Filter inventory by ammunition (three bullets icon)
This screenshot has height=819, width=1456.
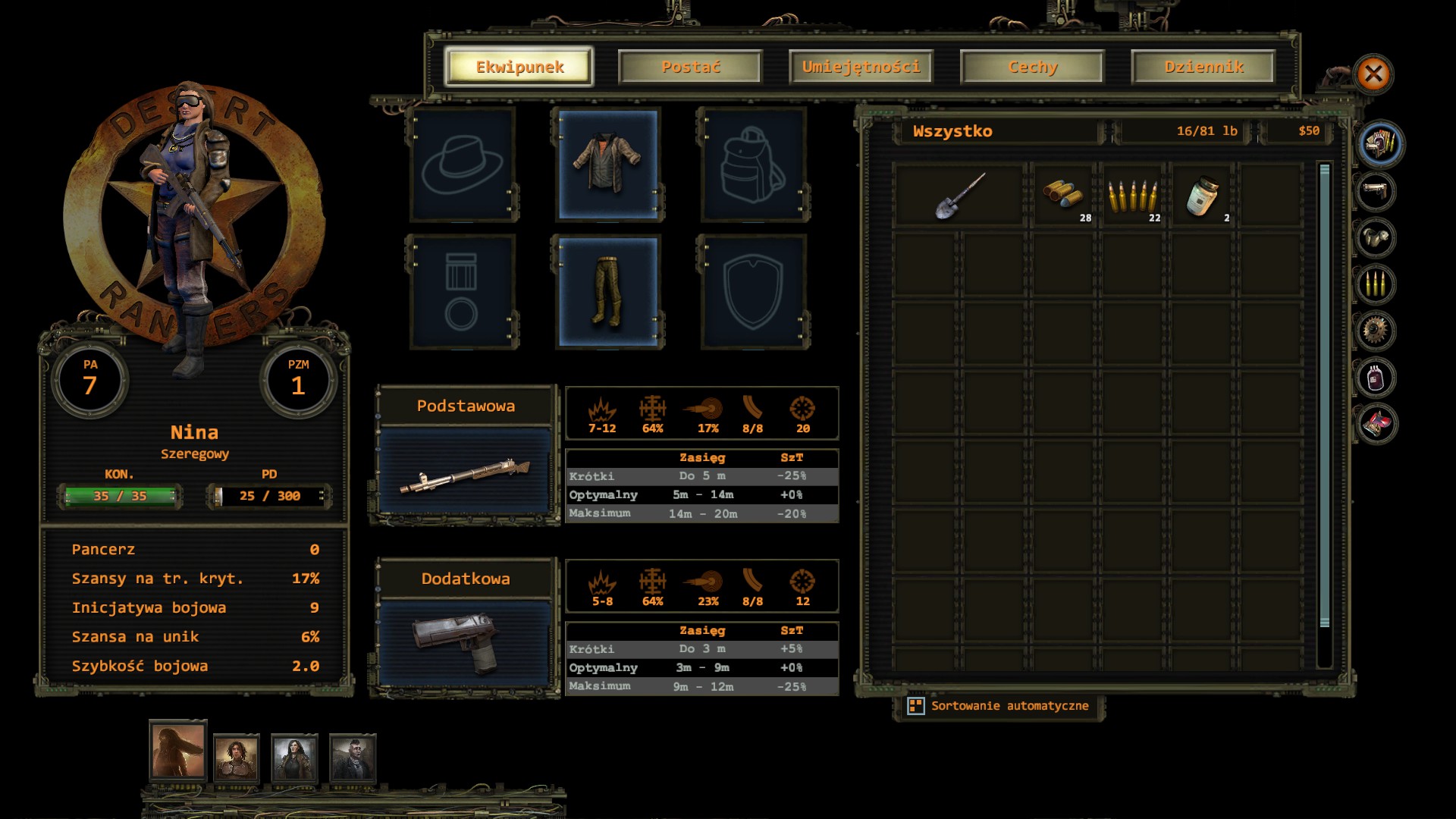pos(1376,284)
